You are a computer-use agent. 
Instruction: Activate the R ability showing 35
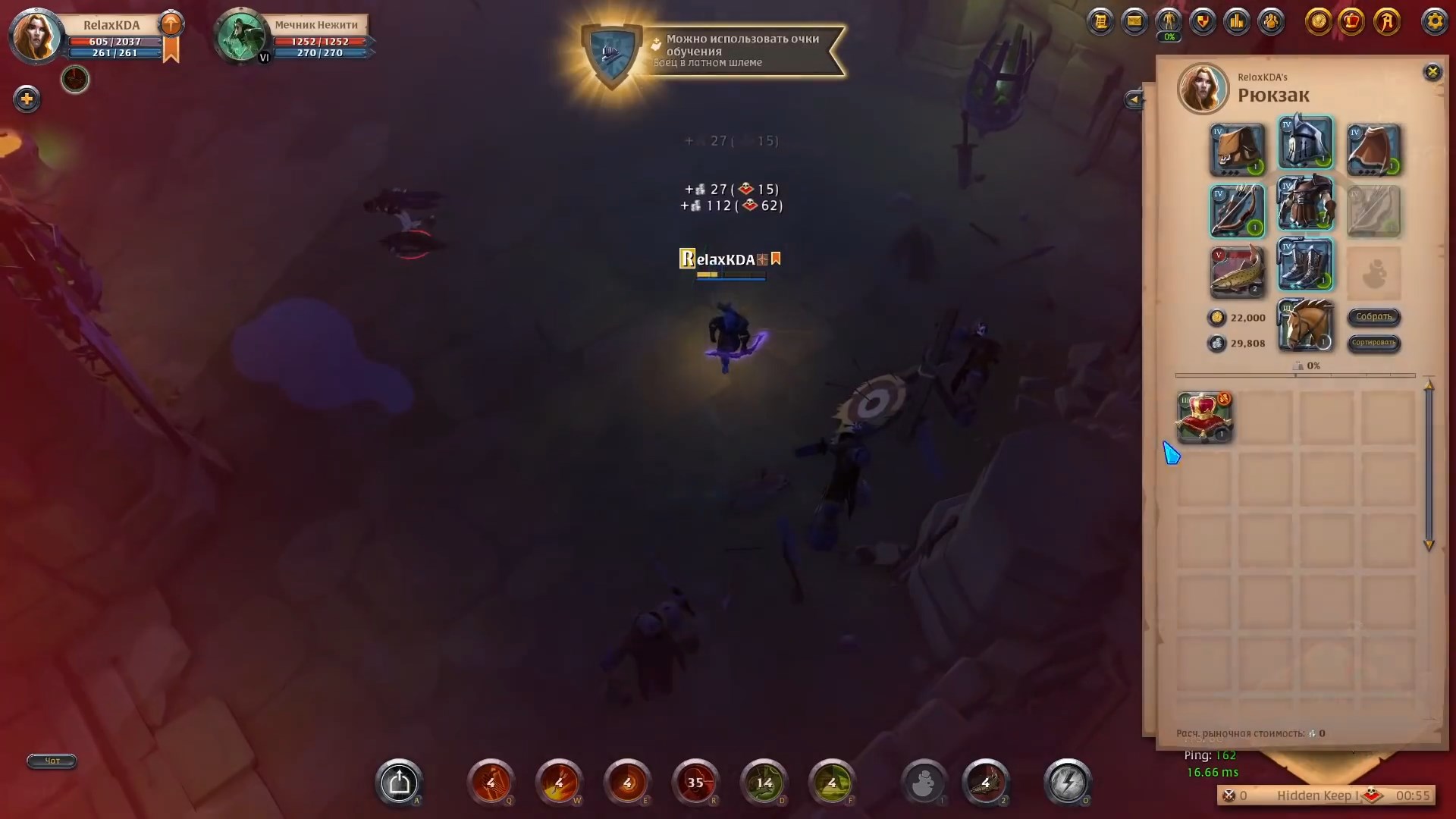pyautogui.click(x=696, y=783)
